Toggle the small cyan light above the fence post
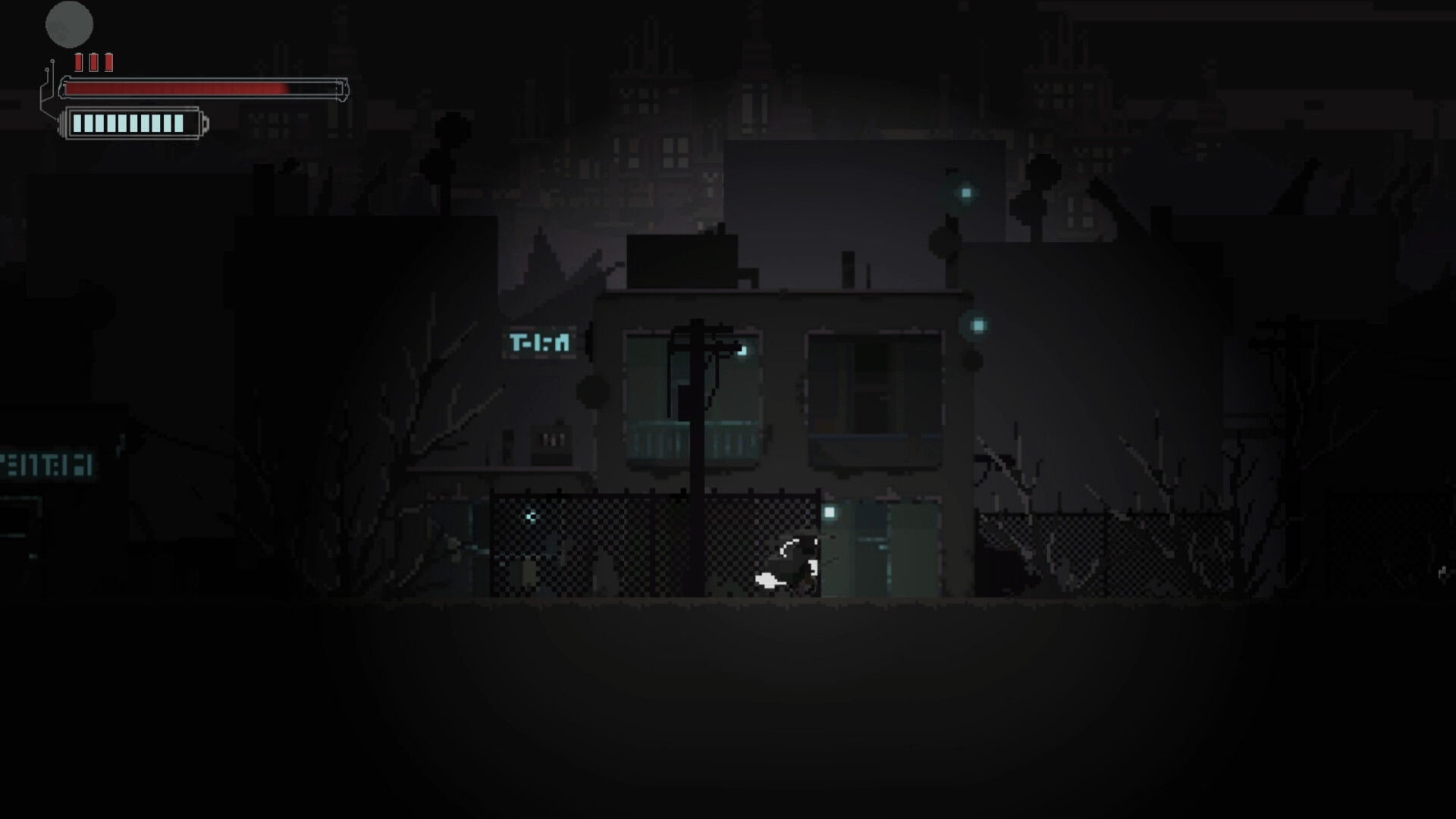The image size is (1456, 819). tap(977, 324)
